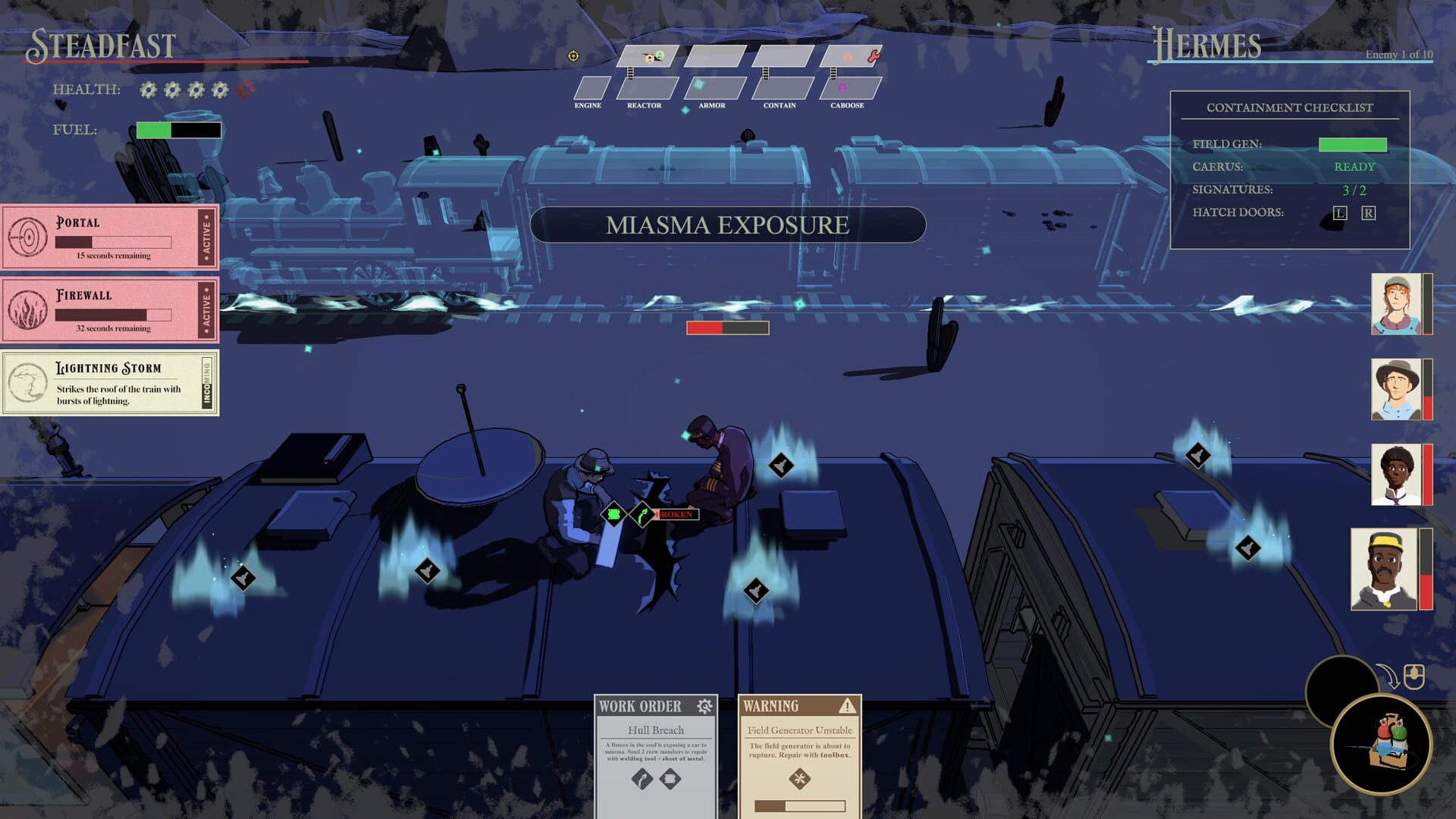Click the sheet of metal icon on the Hull Breach card

pos(671,779)
